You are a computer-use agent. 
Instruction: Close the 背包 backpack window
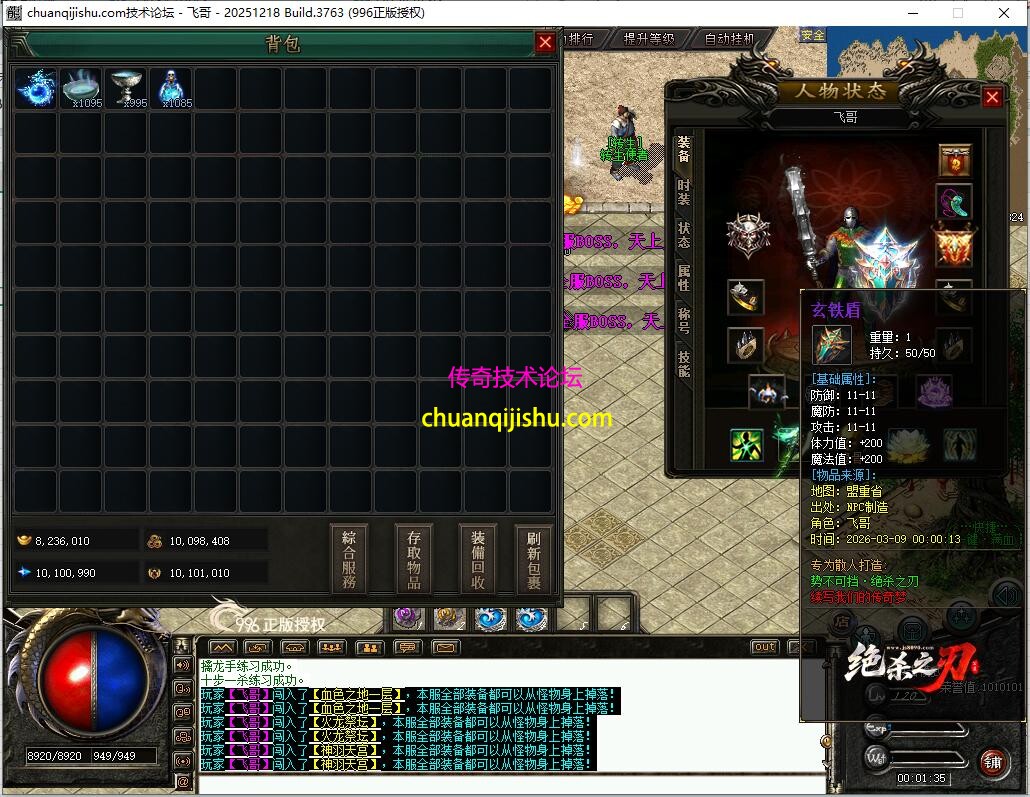pyautogui.click(x=545, y=42)
